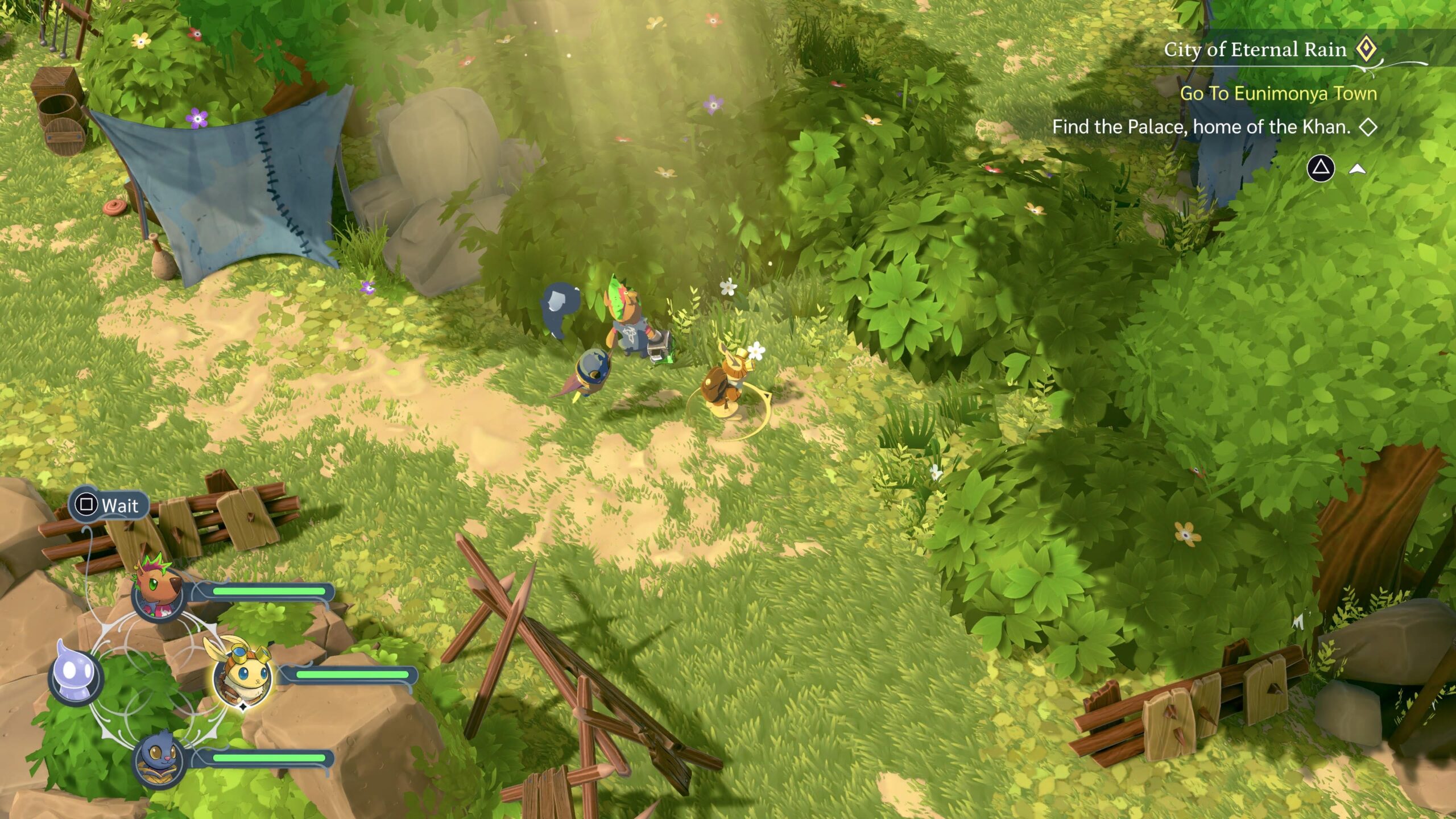Screen dimensions: 1456x819
Task: Select the Go To Eunimonya Town objective
Action: click(x=1278, y=93)
